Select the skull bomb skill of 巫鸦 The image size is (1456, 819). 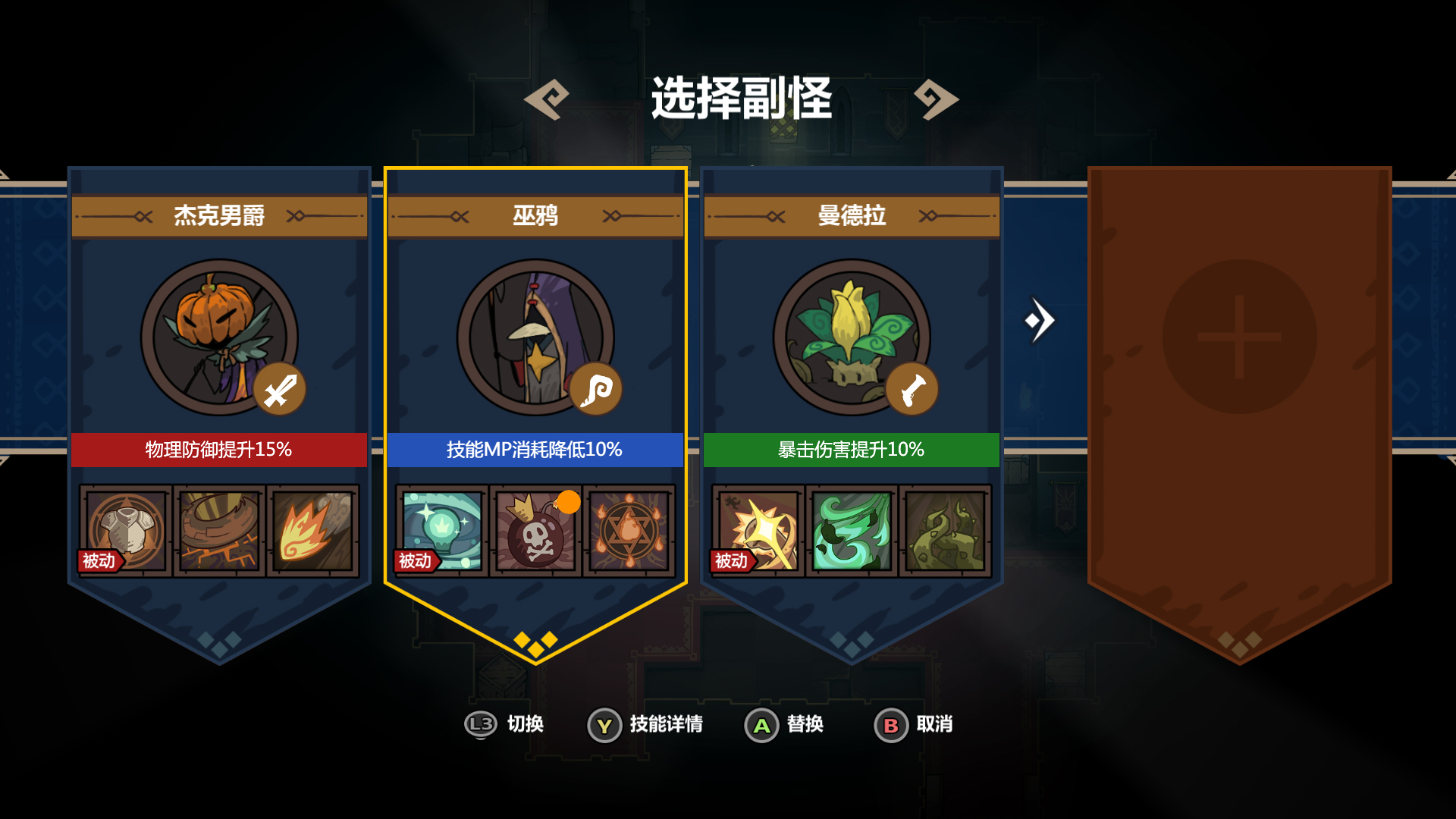(x=535, y=531)
